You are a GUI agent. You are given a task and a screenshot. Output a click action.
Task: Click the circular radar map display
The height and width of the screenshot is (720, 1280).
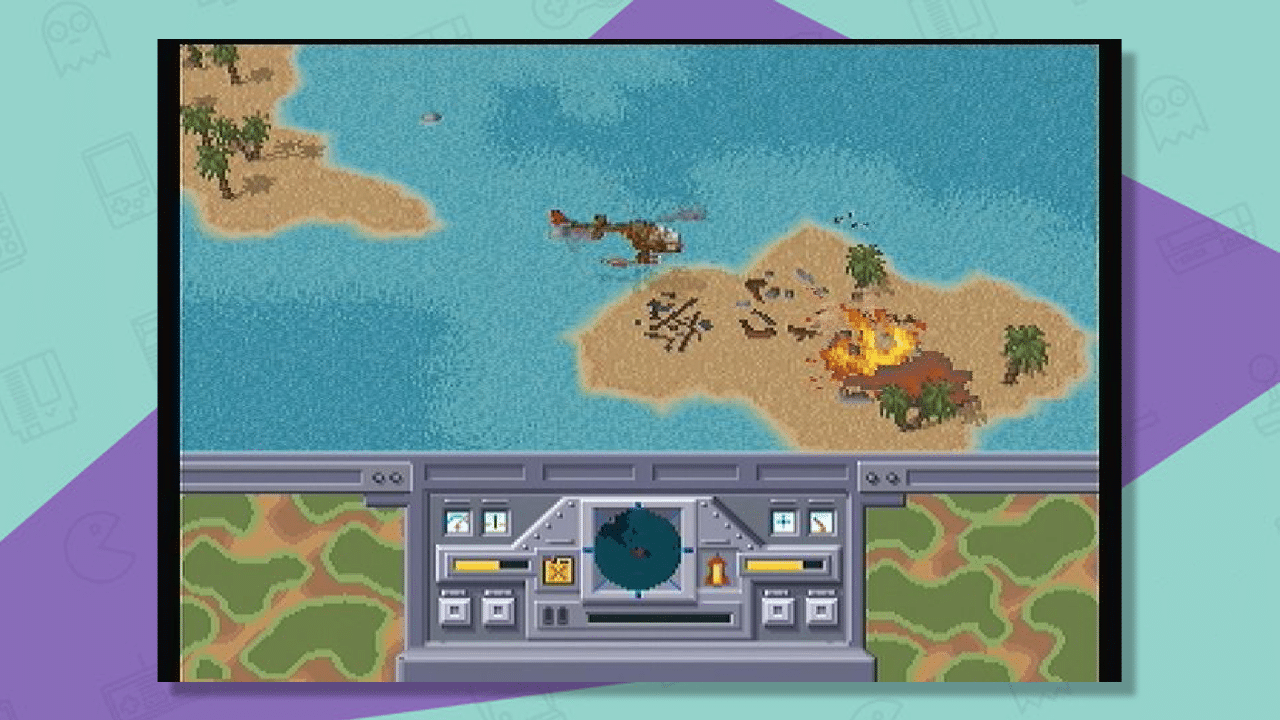click(x=638, y=552)
